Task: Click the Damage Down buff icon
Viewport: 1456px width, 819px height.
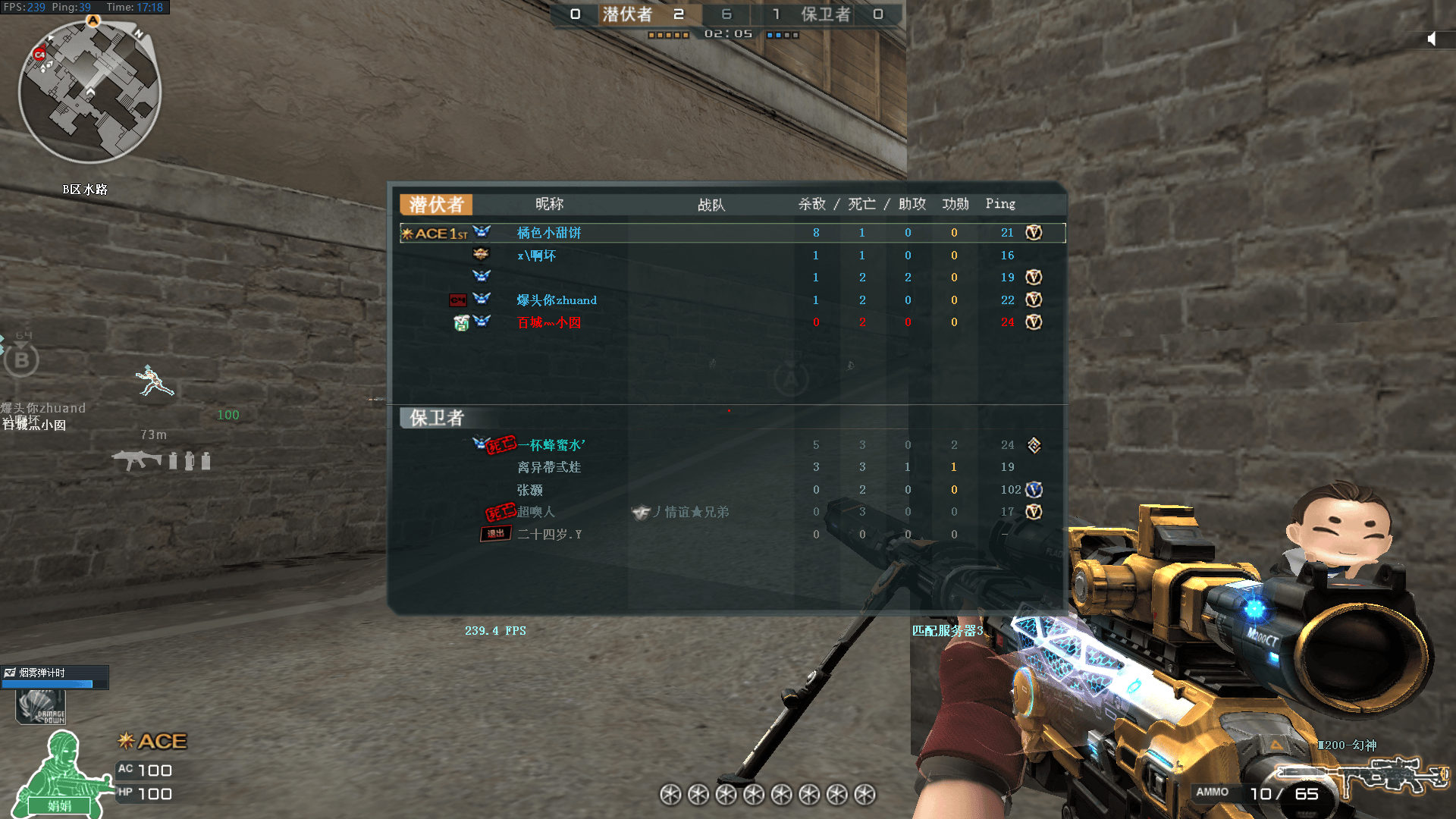Action: pos(41,708)
